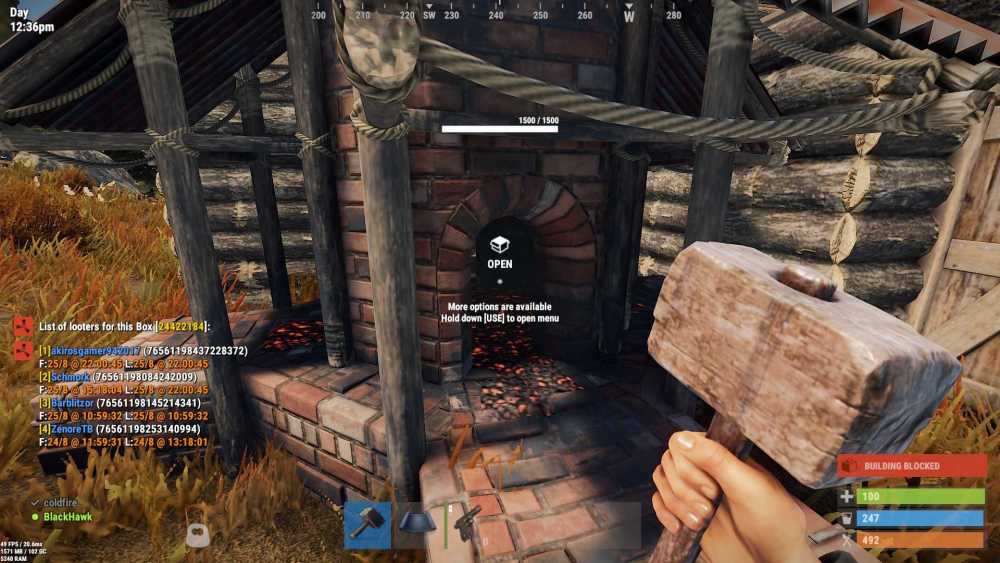This screenshot has width=1000, height=563.
Task: Click the OPEN box icon
Action: click(500, 244)
